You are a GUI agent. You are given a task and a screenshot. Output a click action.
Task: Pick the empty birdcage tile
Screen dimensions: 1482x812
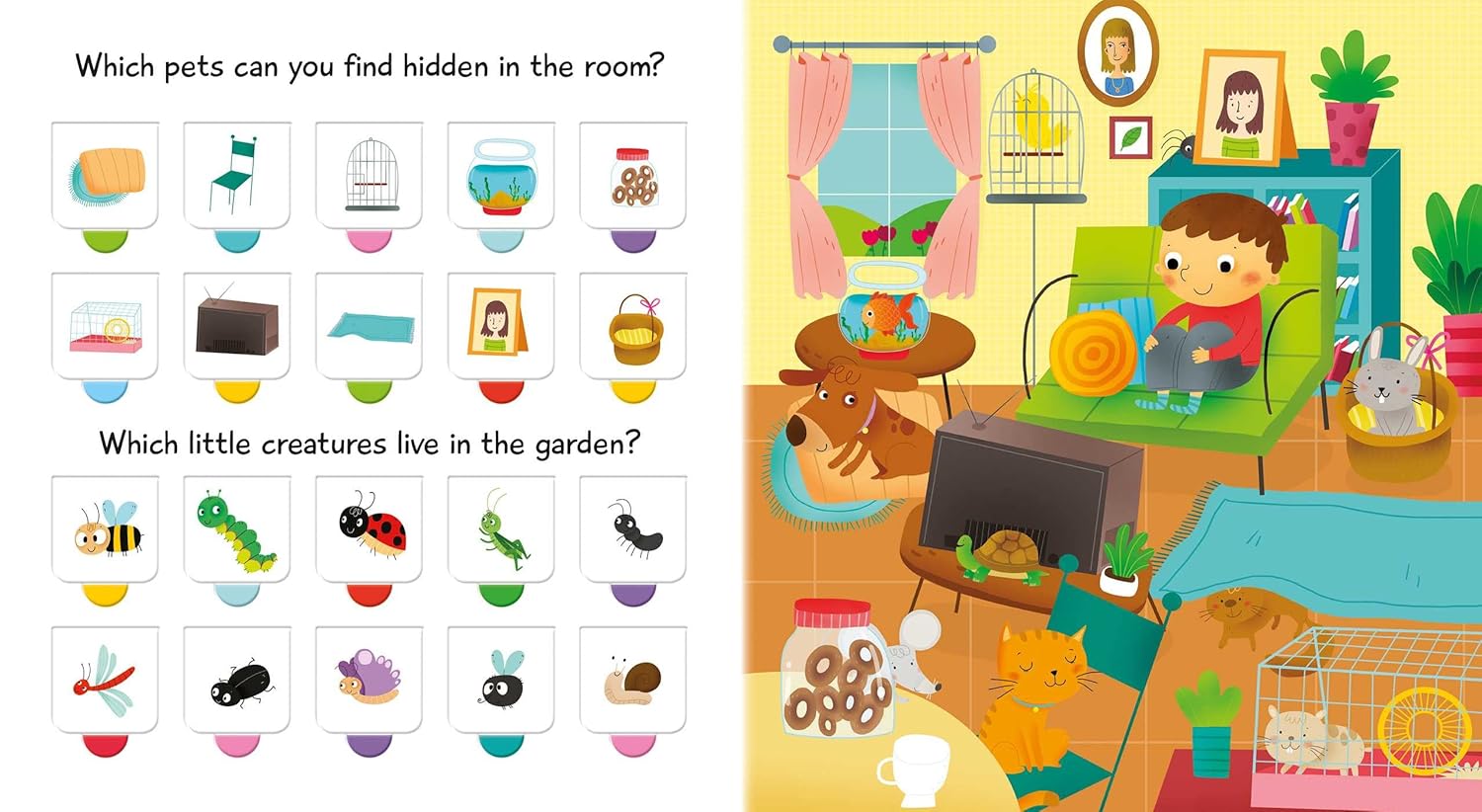coord(370,175)
